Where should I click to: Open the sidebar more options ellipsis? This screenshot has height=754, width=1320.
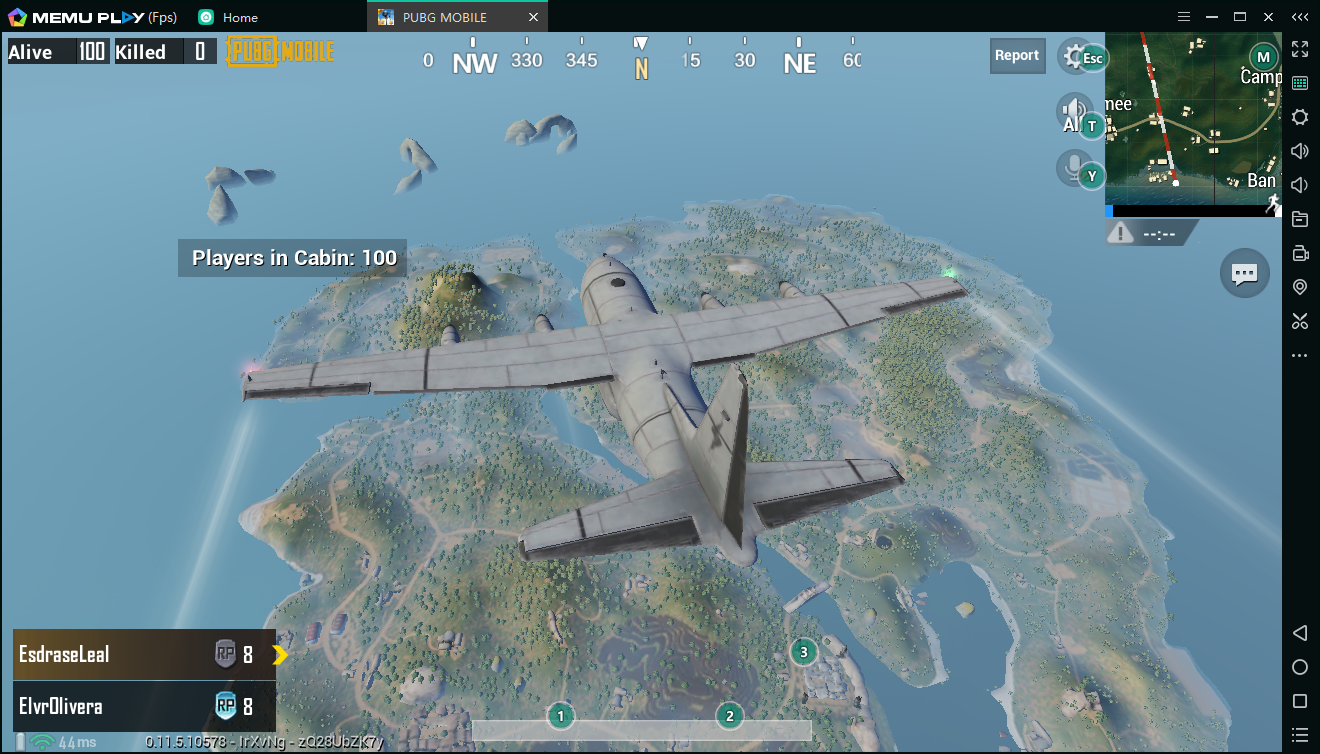[x=1300, y=355]
